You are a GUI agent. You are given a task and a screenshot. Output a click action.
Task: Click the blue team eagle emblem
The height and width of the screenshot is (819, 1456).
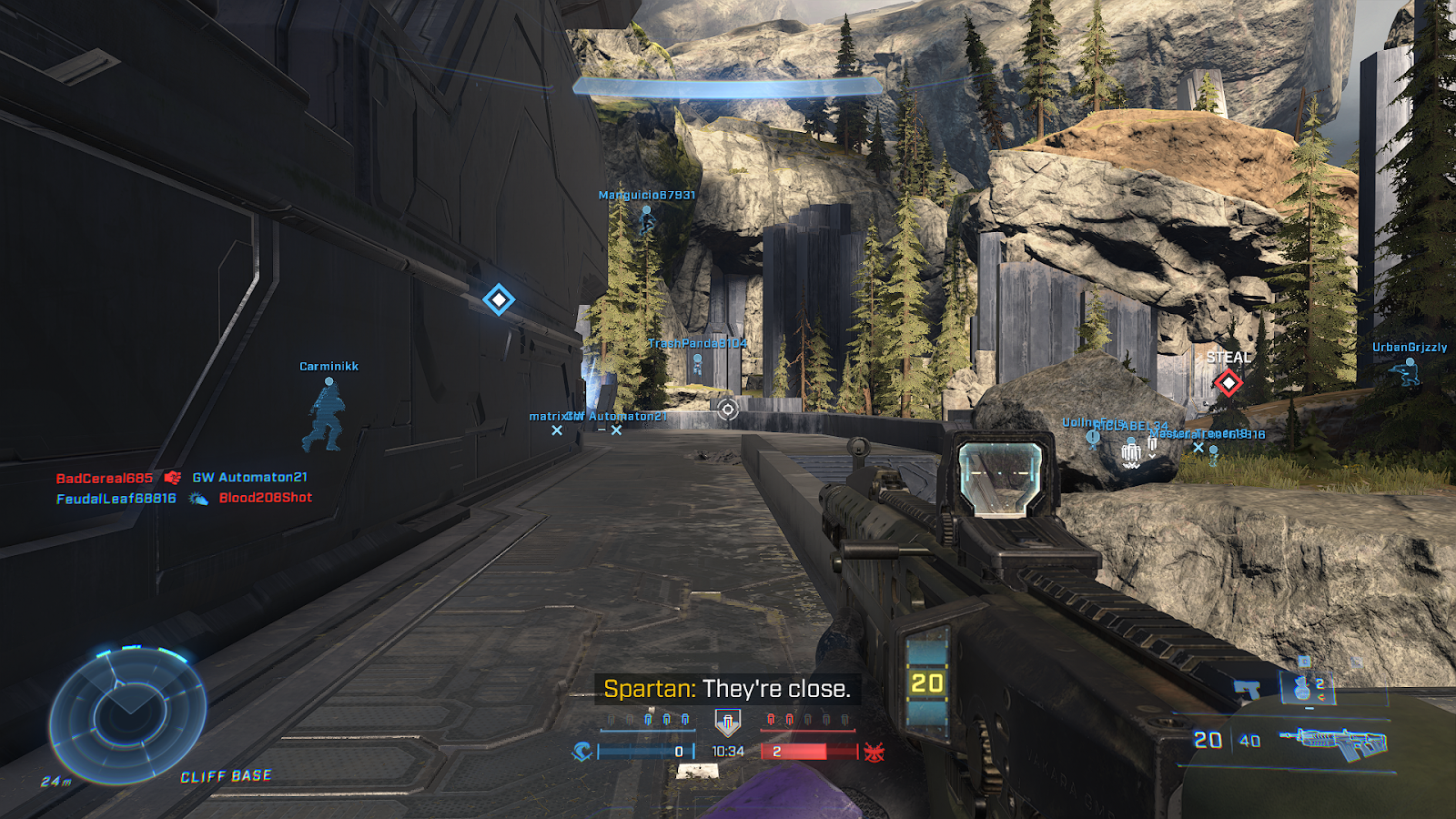(582, 752)
